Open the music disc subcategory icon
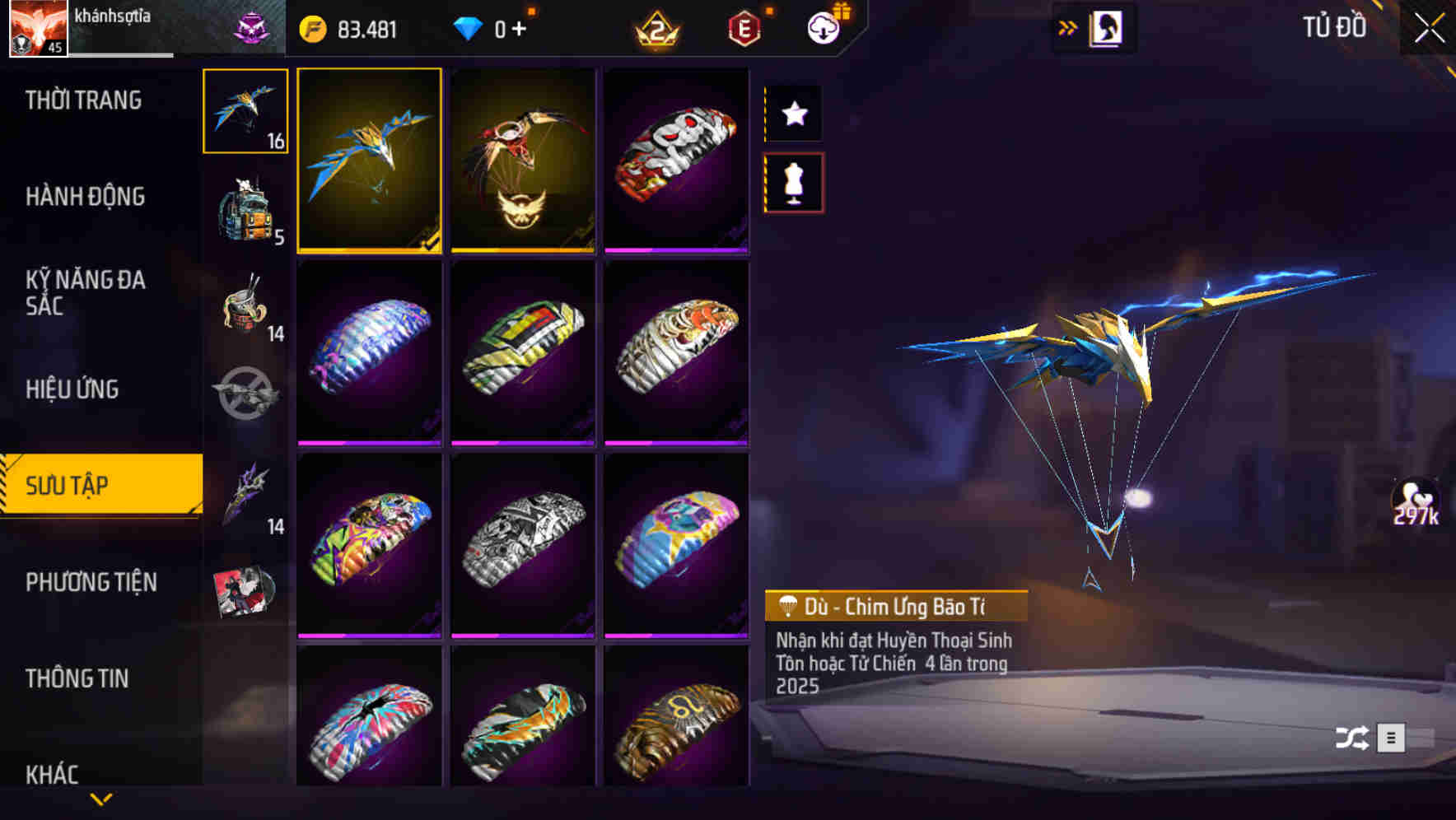Screen dimensions: 1456x820 (x=245, y=591)
